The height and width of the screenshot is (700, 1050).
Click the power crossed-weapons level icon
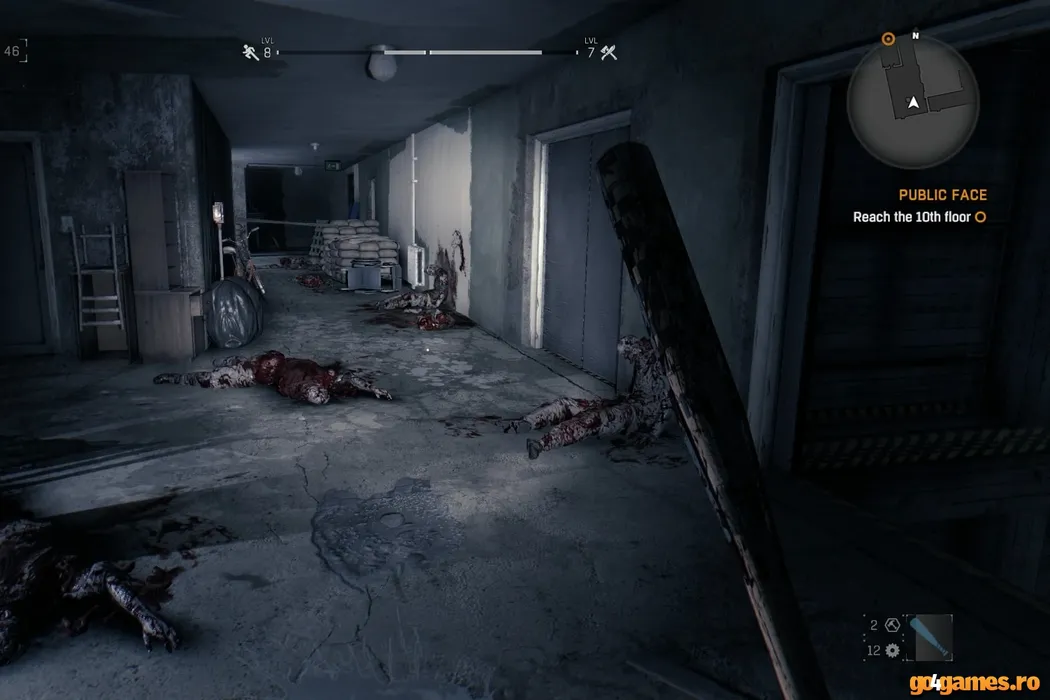[x=608, y=52]
